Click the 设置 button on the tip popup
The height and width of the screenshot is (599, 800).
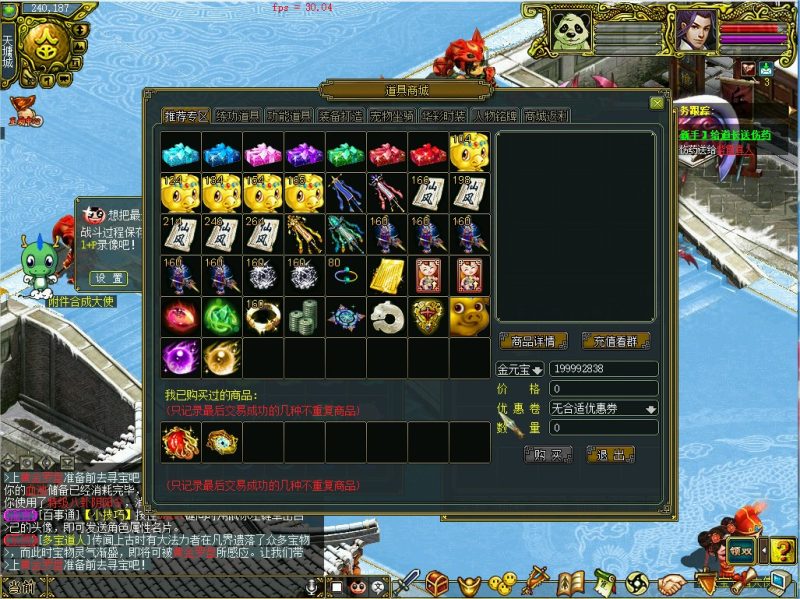109,277
